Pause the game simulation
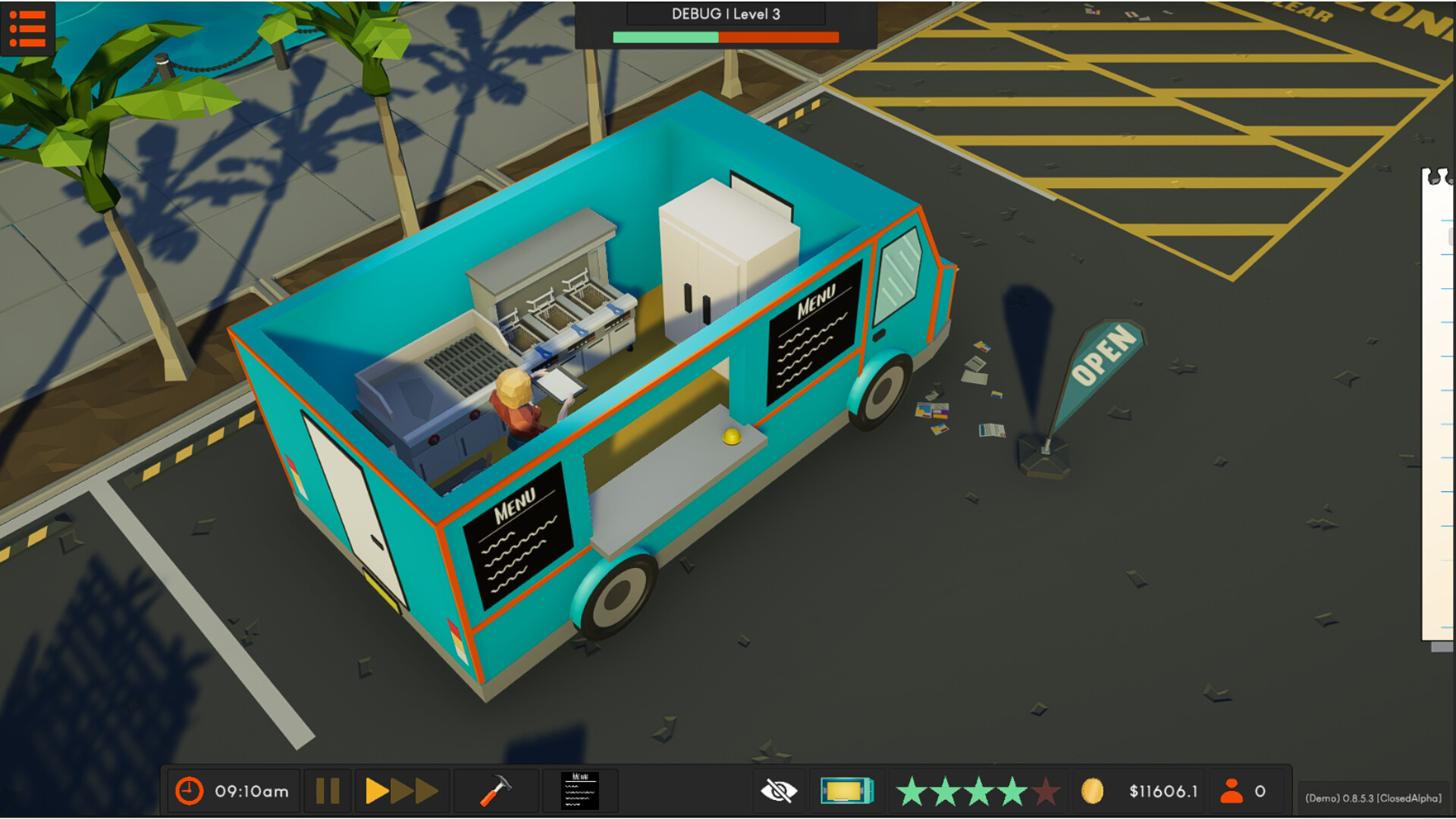The image size is (1456, 819). 327,791
